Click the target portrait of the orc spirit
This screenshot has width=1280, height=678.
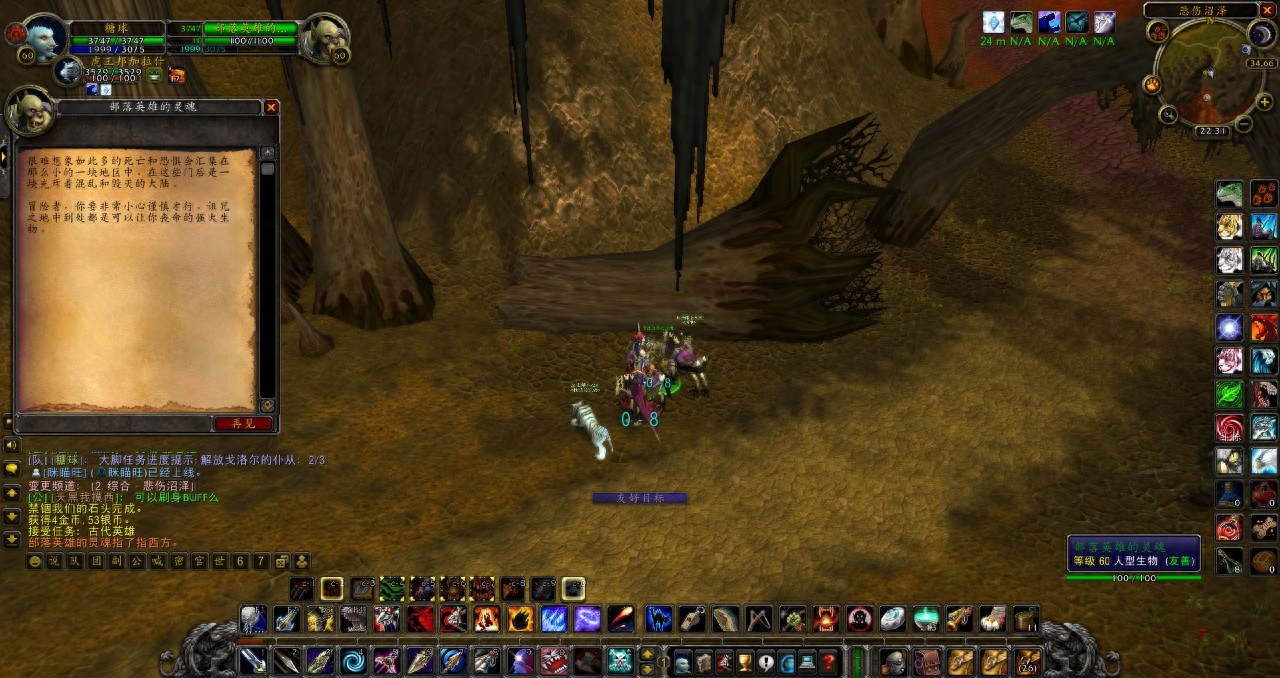tap(323, 38)
